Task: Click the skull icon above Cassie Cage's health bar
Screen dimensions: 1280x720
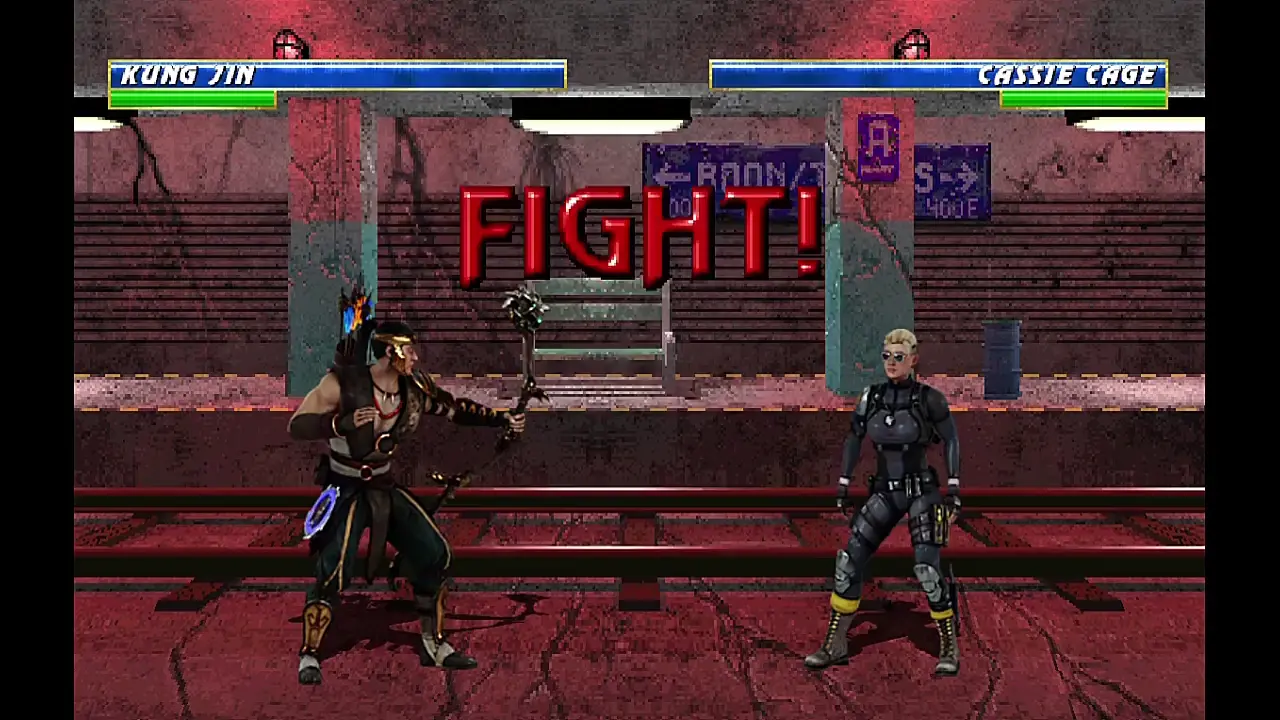Action: click(913, 42)
